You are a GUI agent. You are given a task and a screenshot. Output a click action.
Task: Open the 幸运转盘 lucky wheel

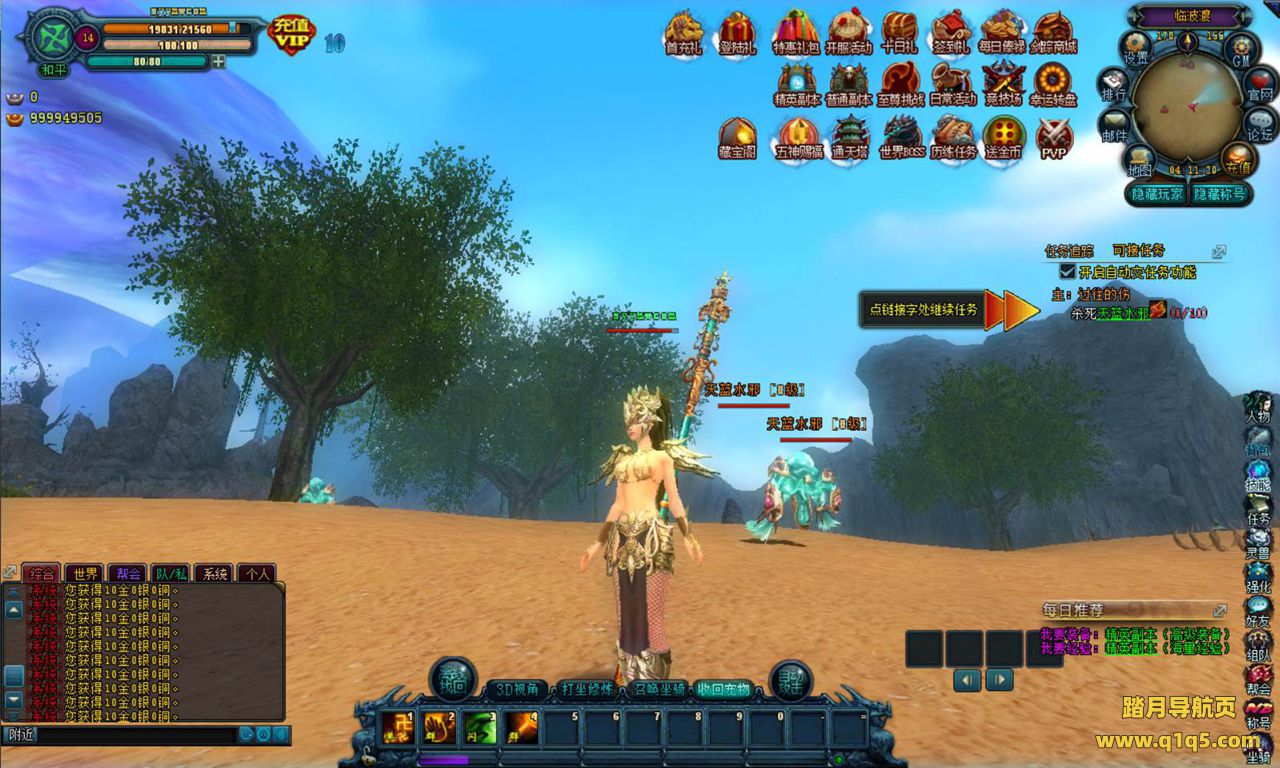click(1053, 82)
